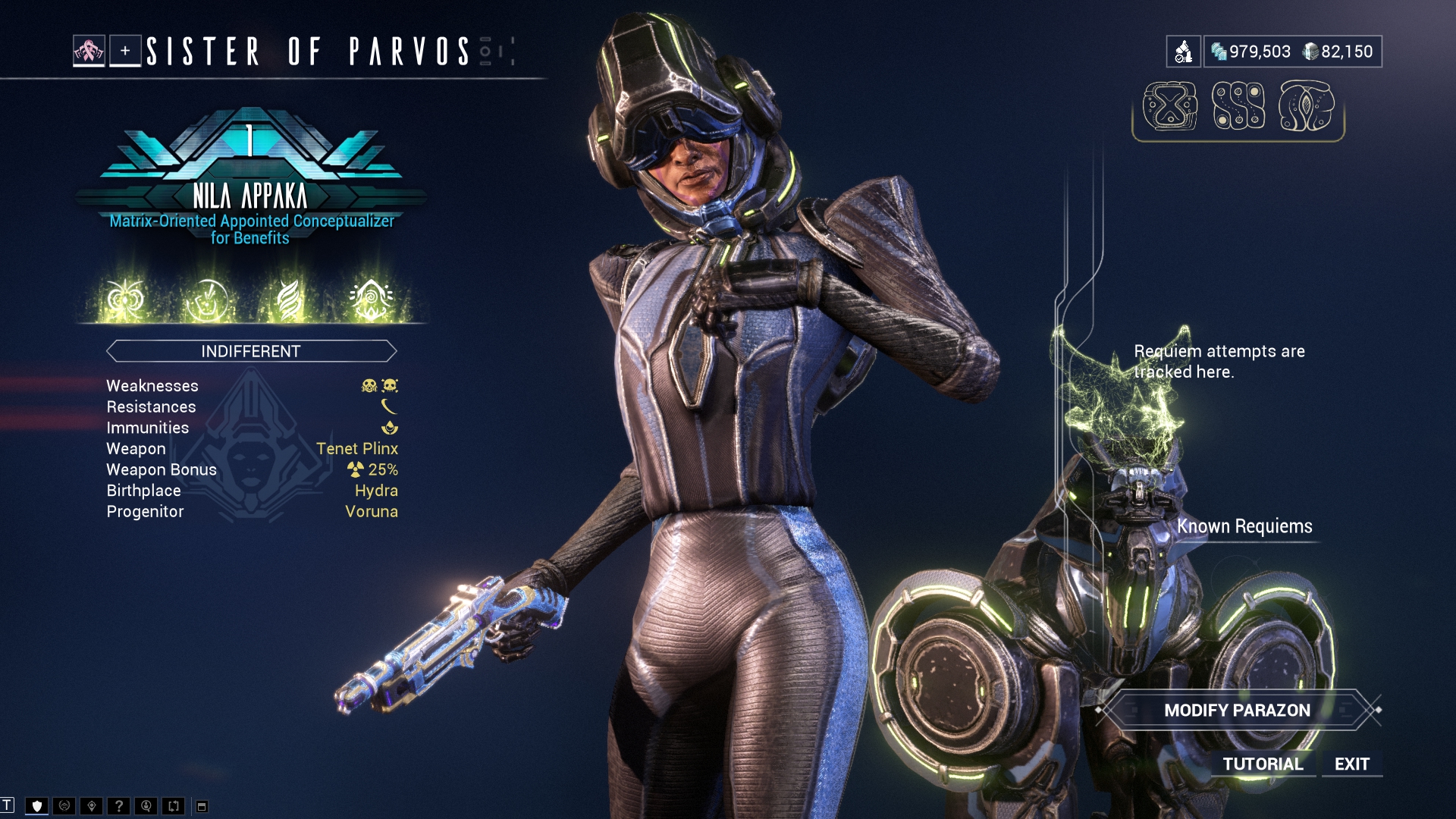Open the question mark help tool
The image size is (1456, 819).
tap(118, 806)
